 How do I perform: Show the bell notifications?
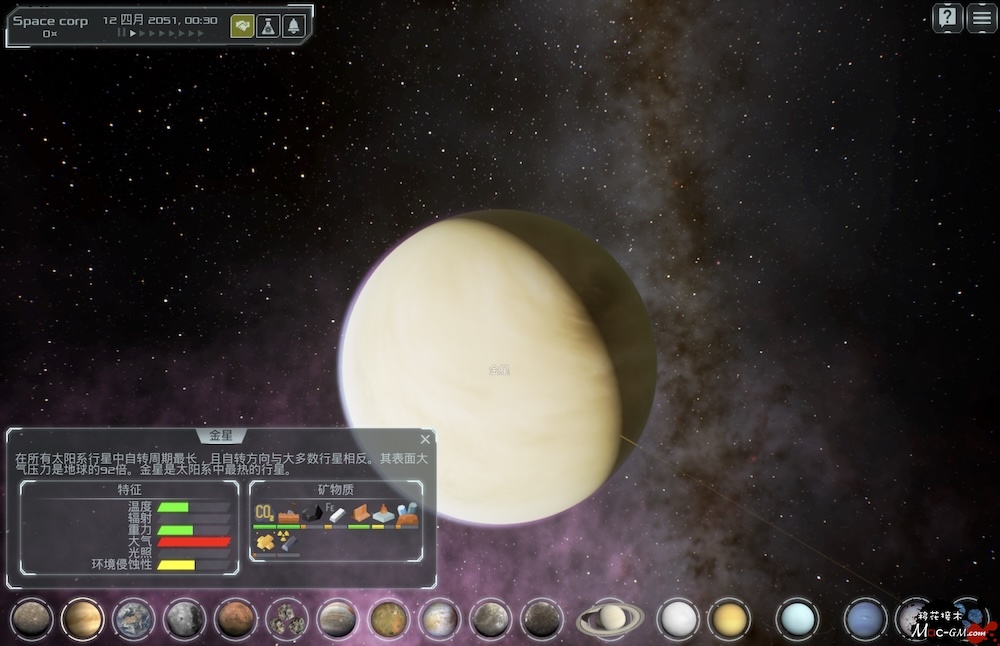[294, 26]
